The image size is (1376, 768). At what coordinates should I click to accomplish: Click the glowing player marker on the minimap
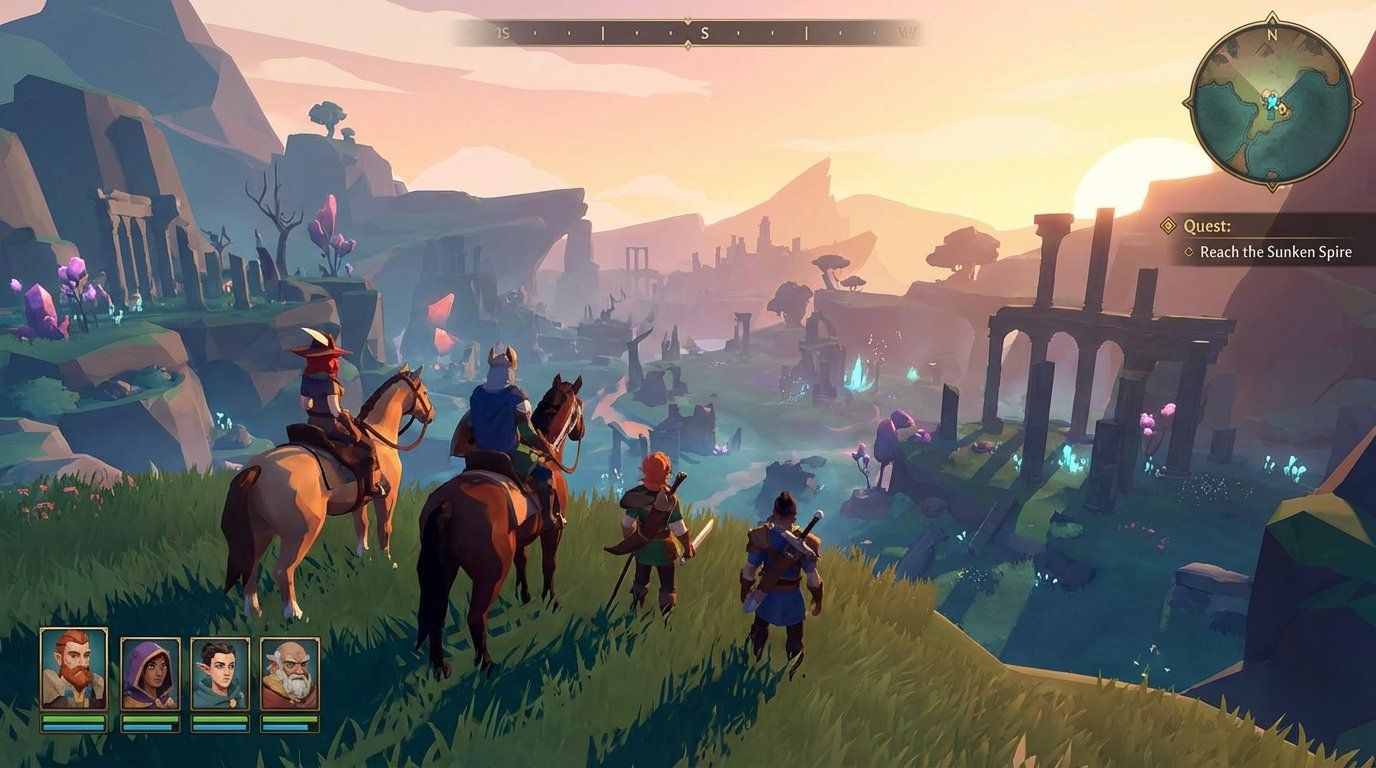point(1272,100)
